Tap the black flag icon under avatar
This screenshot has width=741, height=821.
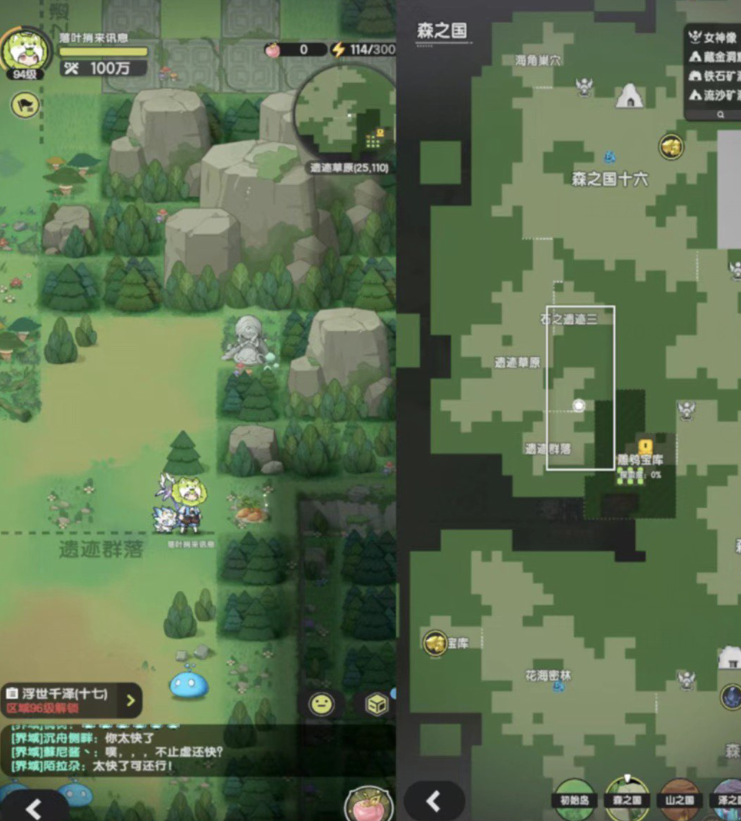coord(25,103)
